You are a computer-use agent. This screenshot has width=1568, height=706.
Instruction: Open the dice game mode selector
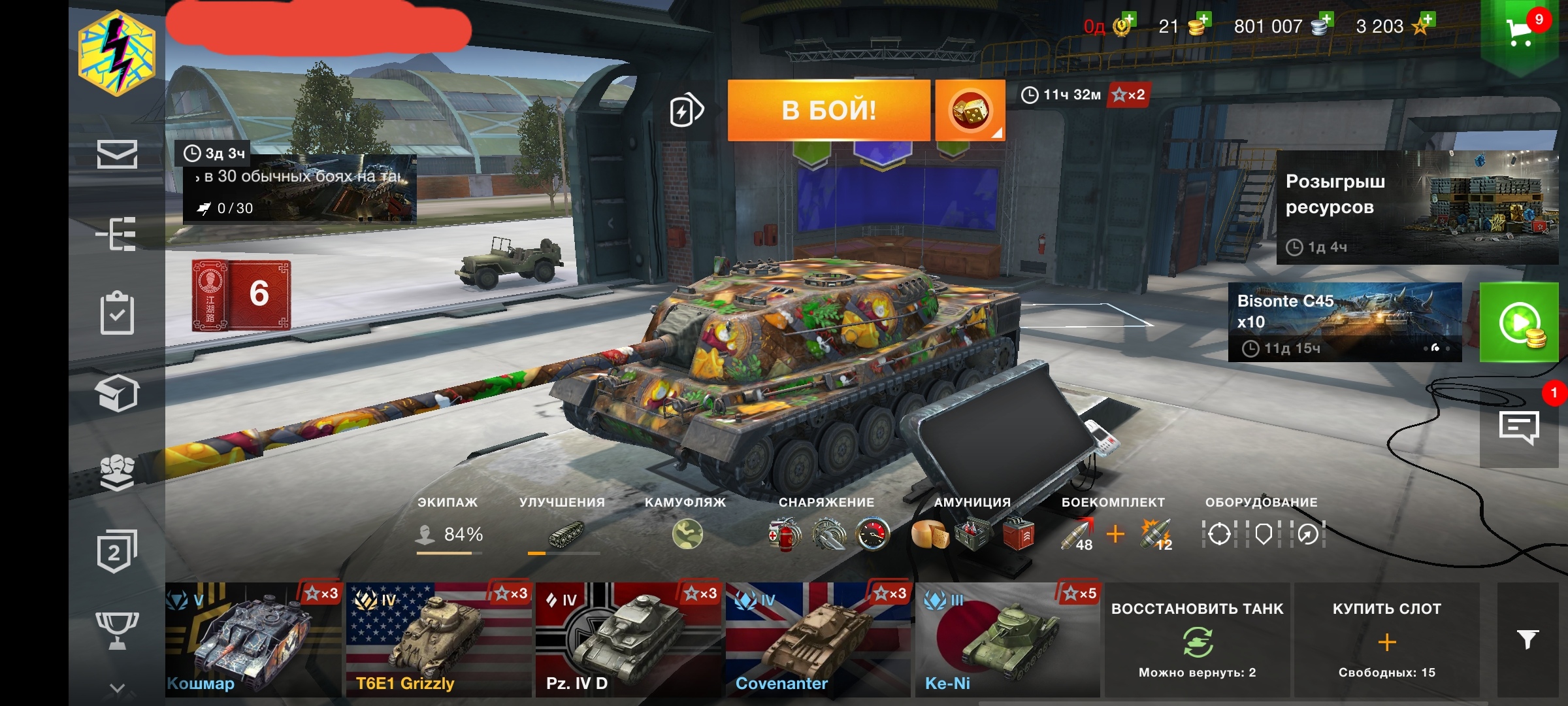click(x=970, y=110)
